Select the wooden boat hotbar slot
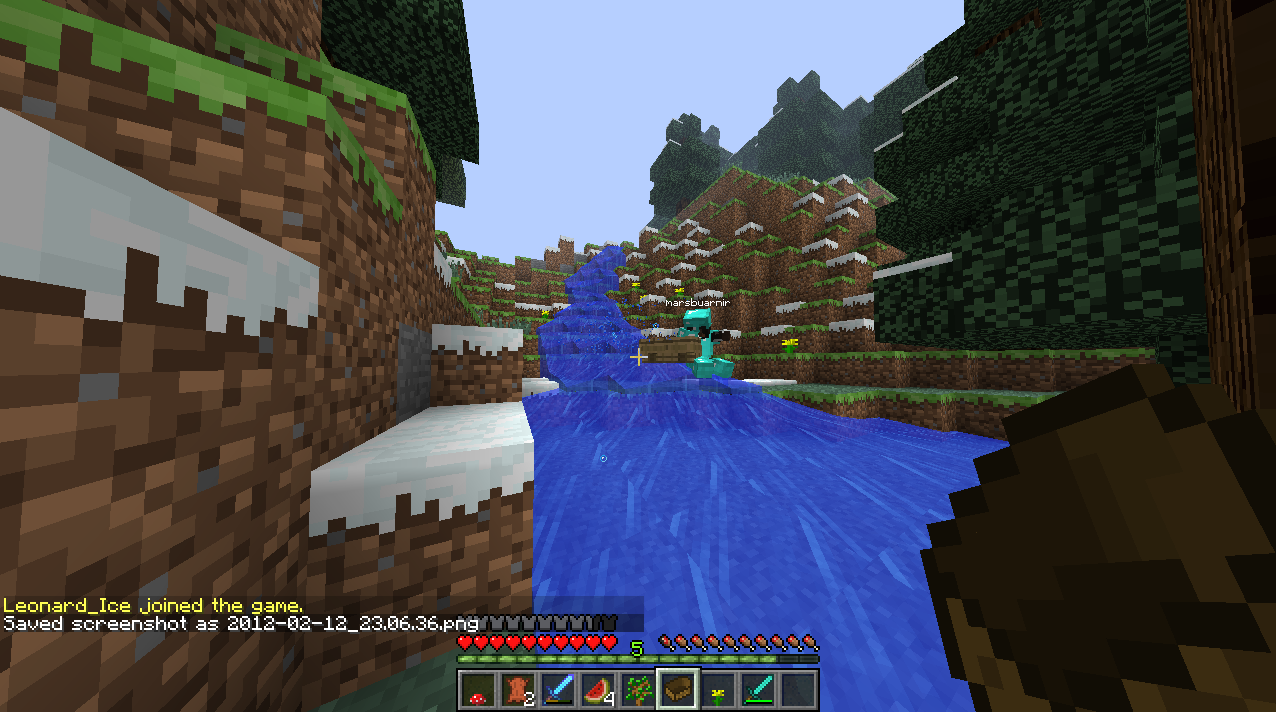Image resolution: width=1276 pixels, height=712 pixels. pos(677,690)
